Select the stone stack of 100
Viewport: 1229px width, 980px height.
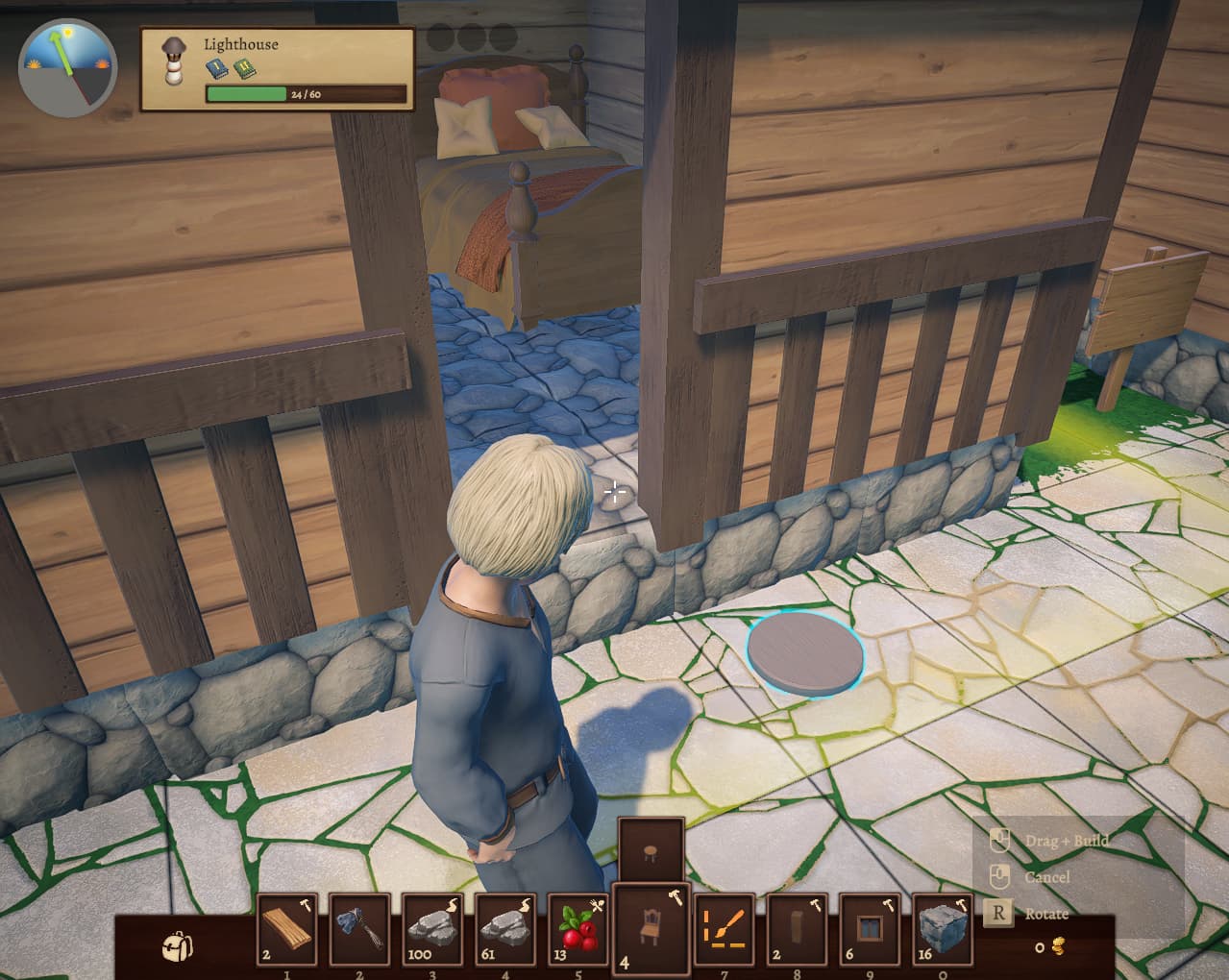point(432,929)
